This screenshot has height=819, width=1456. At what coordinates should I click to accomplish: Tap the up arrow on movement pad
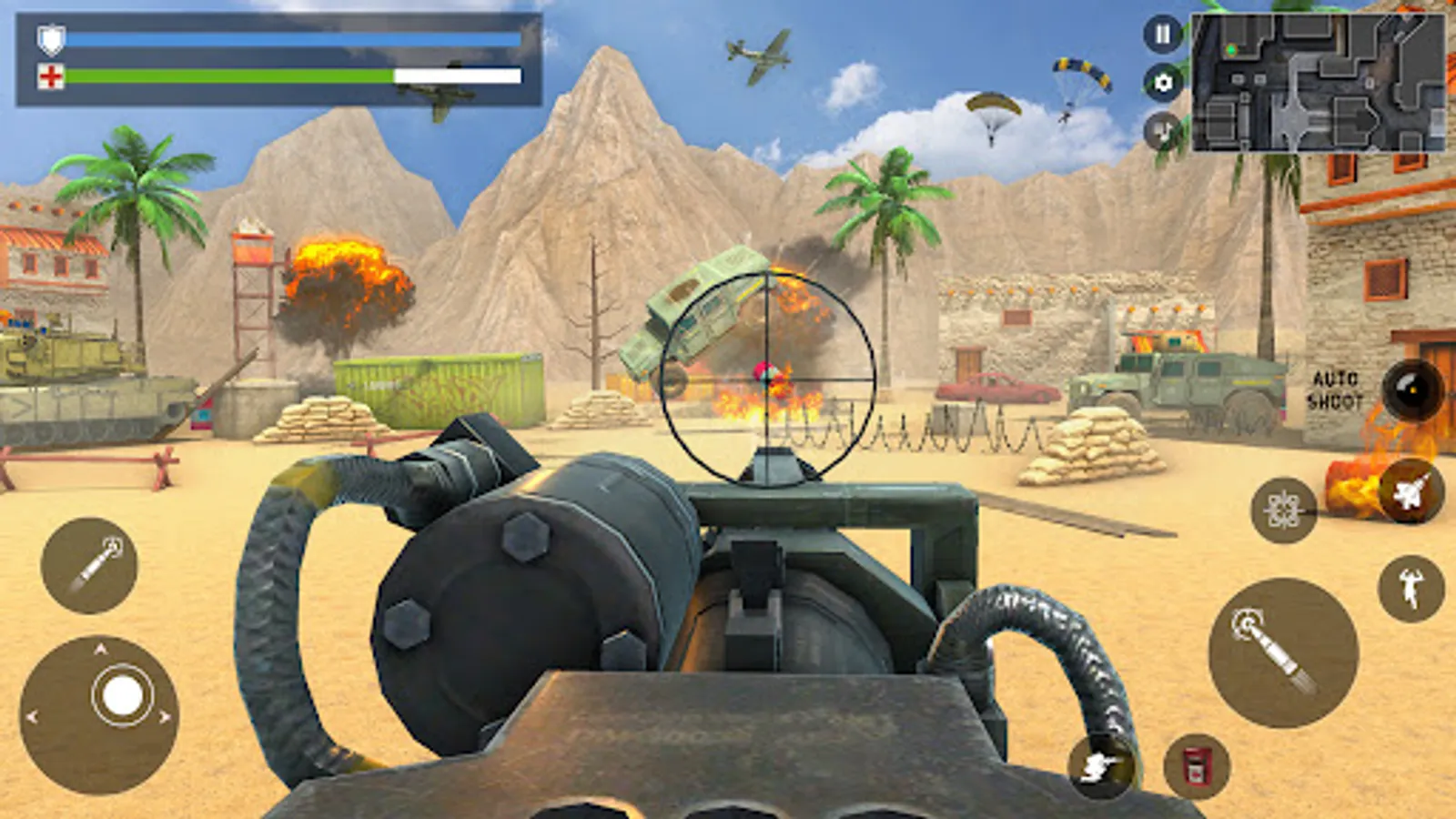pos(100,648)
